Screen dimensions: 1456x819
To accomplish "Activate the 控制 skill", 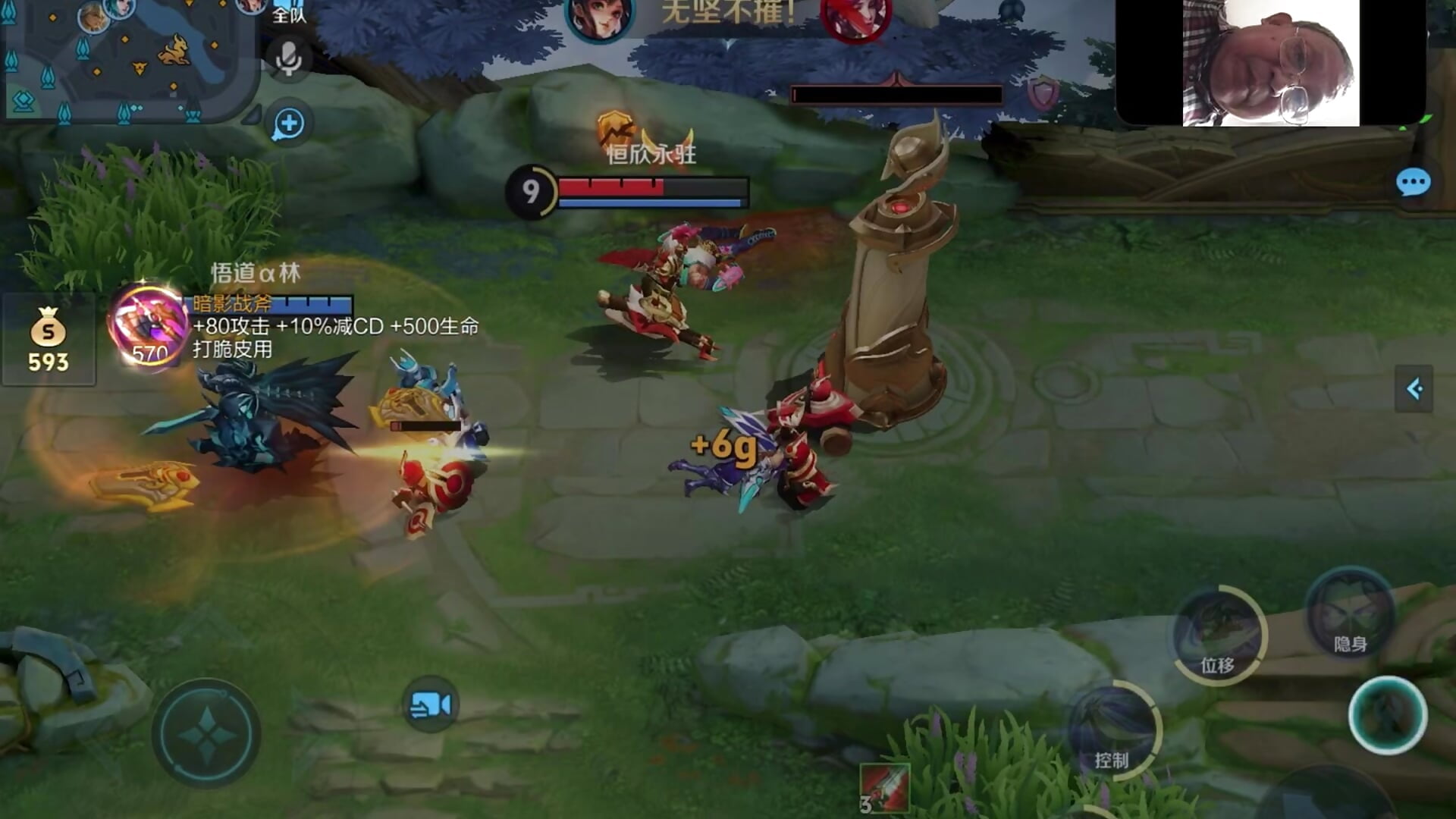I will coord(1112,730).
